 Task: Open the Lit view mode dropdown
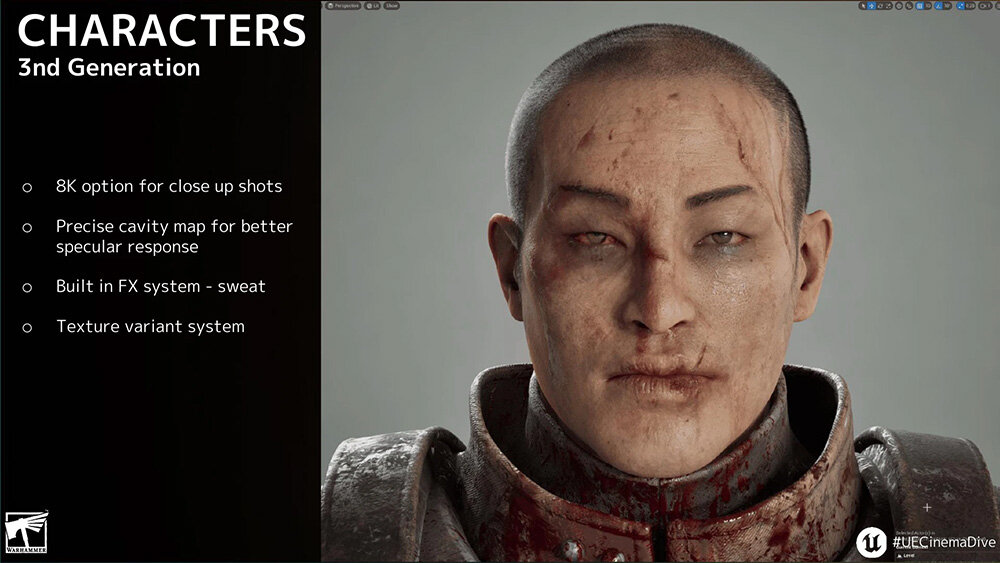[371, 6]
